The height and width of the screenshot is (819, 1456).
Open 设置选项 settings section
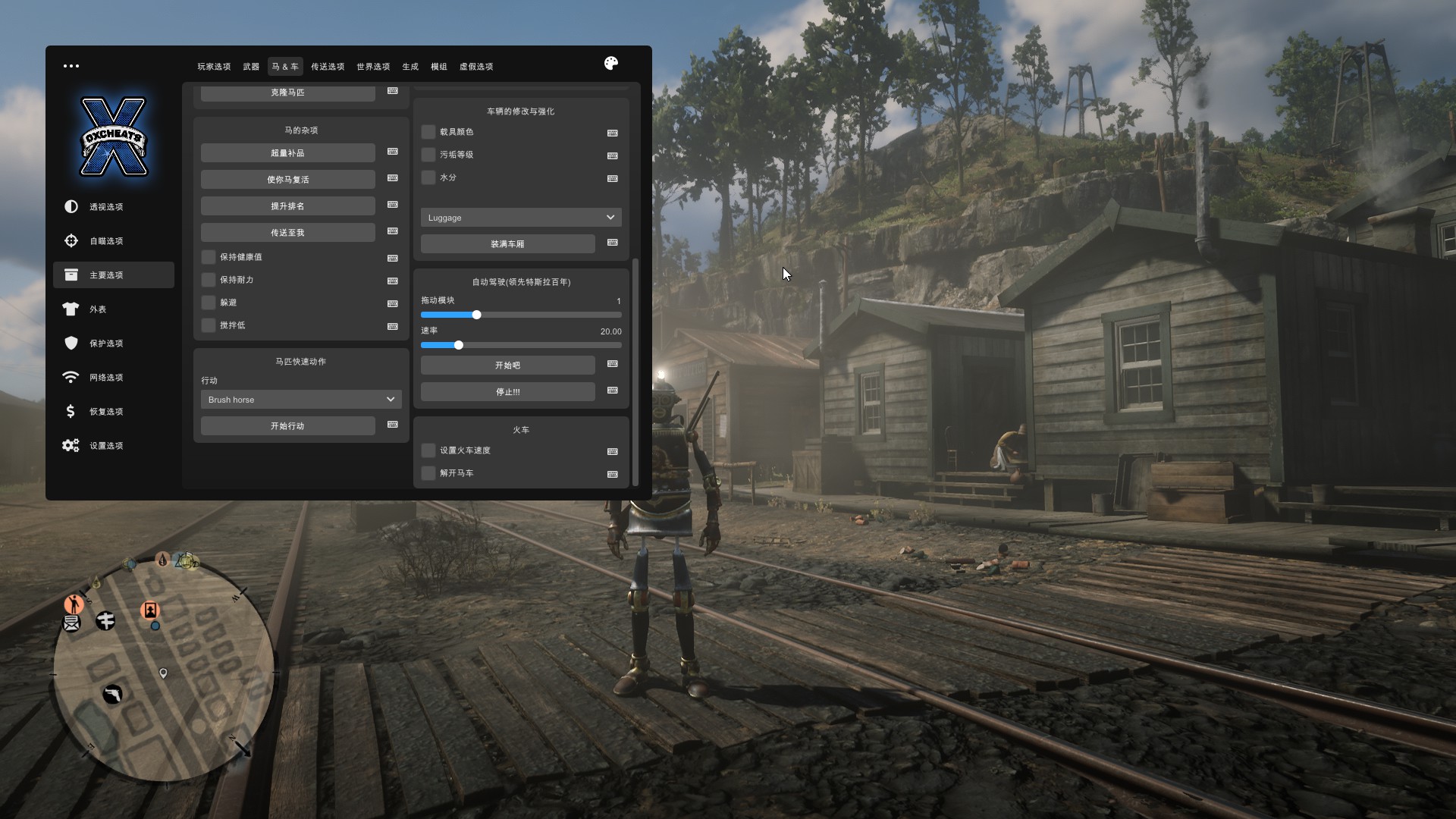tap(106, 446)
